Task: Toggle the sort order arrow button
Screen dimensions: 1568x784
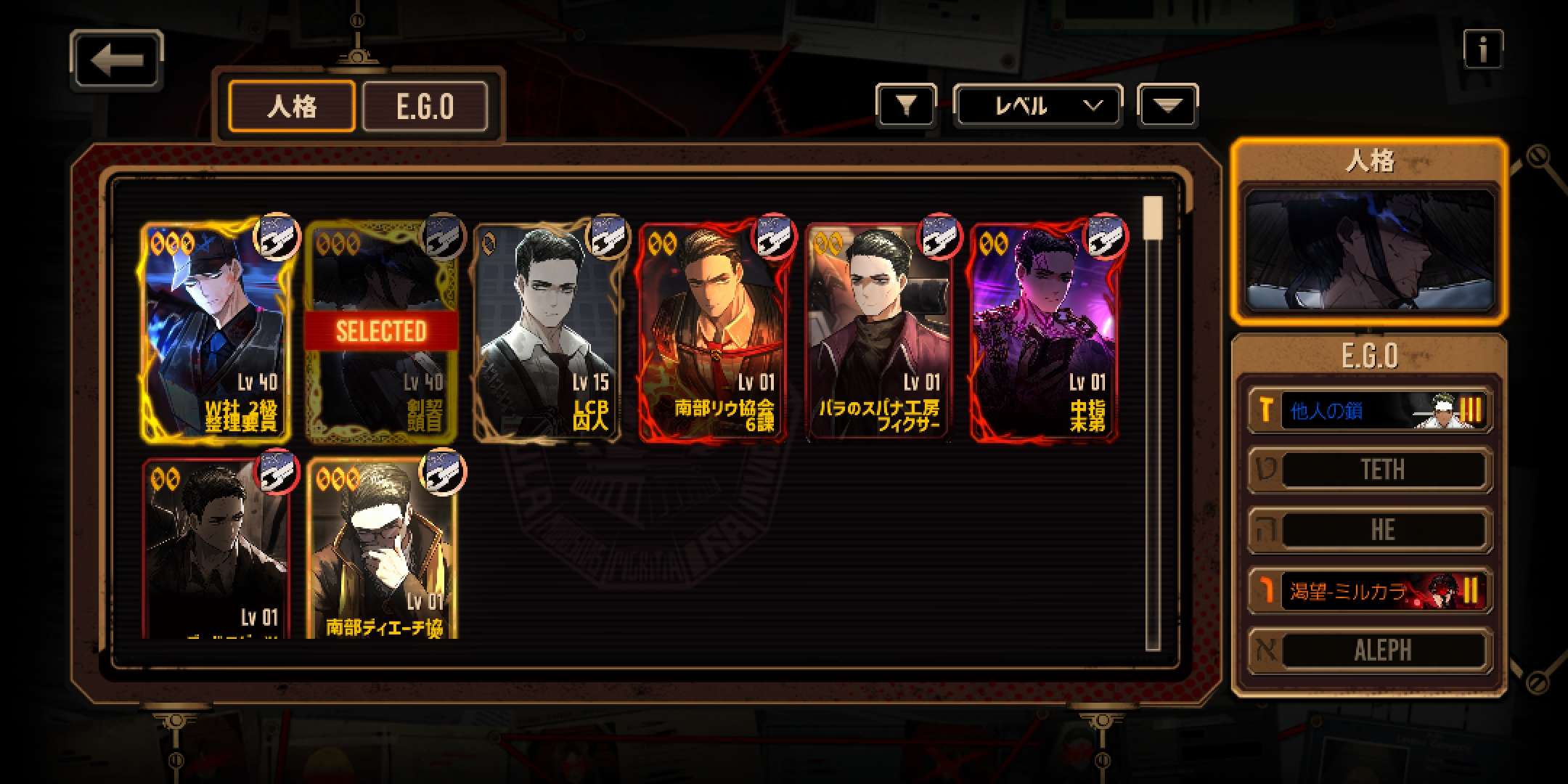Action: point(1167,107)
